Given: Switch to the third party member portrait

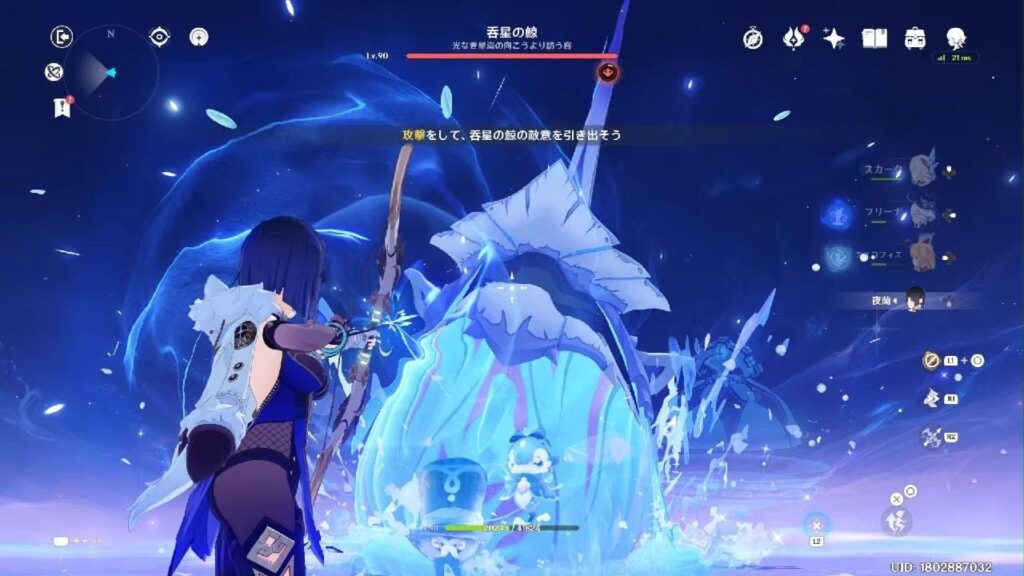Looking at the screenshot, I should click(921, 254).
